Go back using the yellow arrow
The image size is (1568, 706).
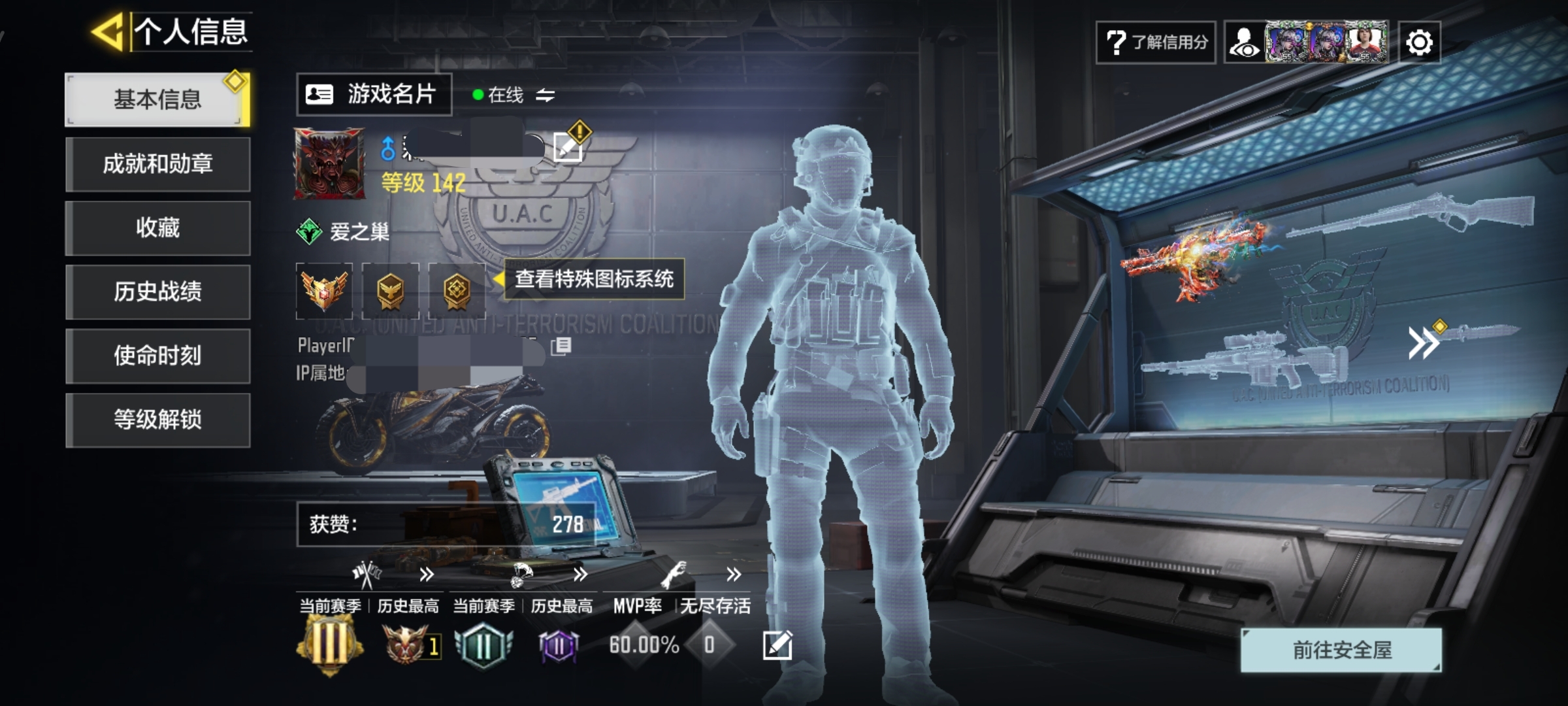(x=108, y=31)
